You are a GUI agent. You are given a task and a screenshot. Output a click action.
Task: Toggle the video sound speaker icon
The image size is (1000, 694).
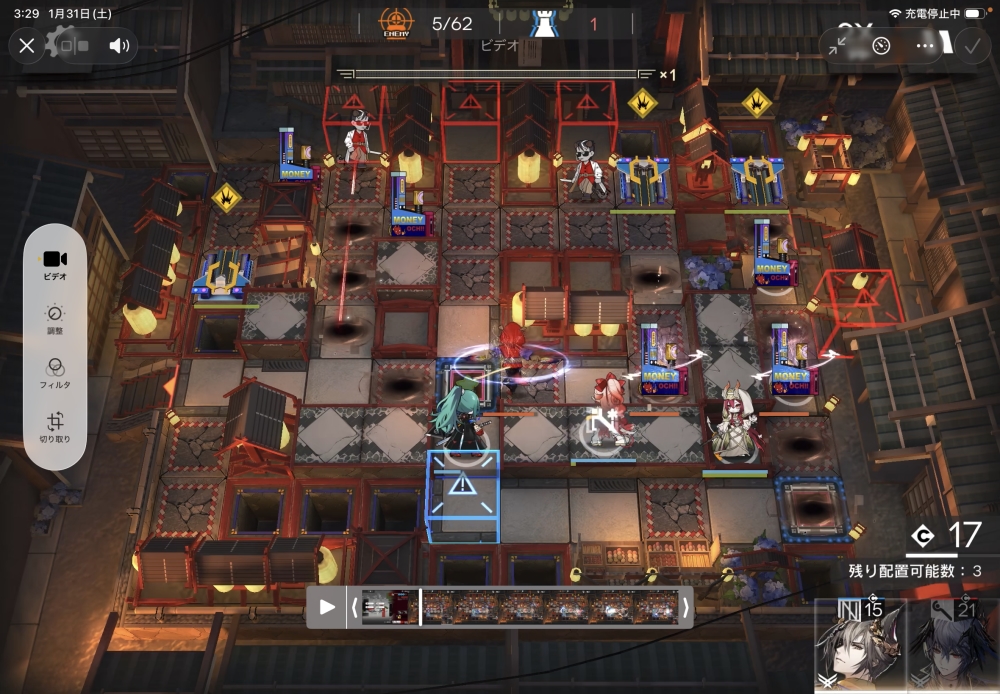point(120,45)
